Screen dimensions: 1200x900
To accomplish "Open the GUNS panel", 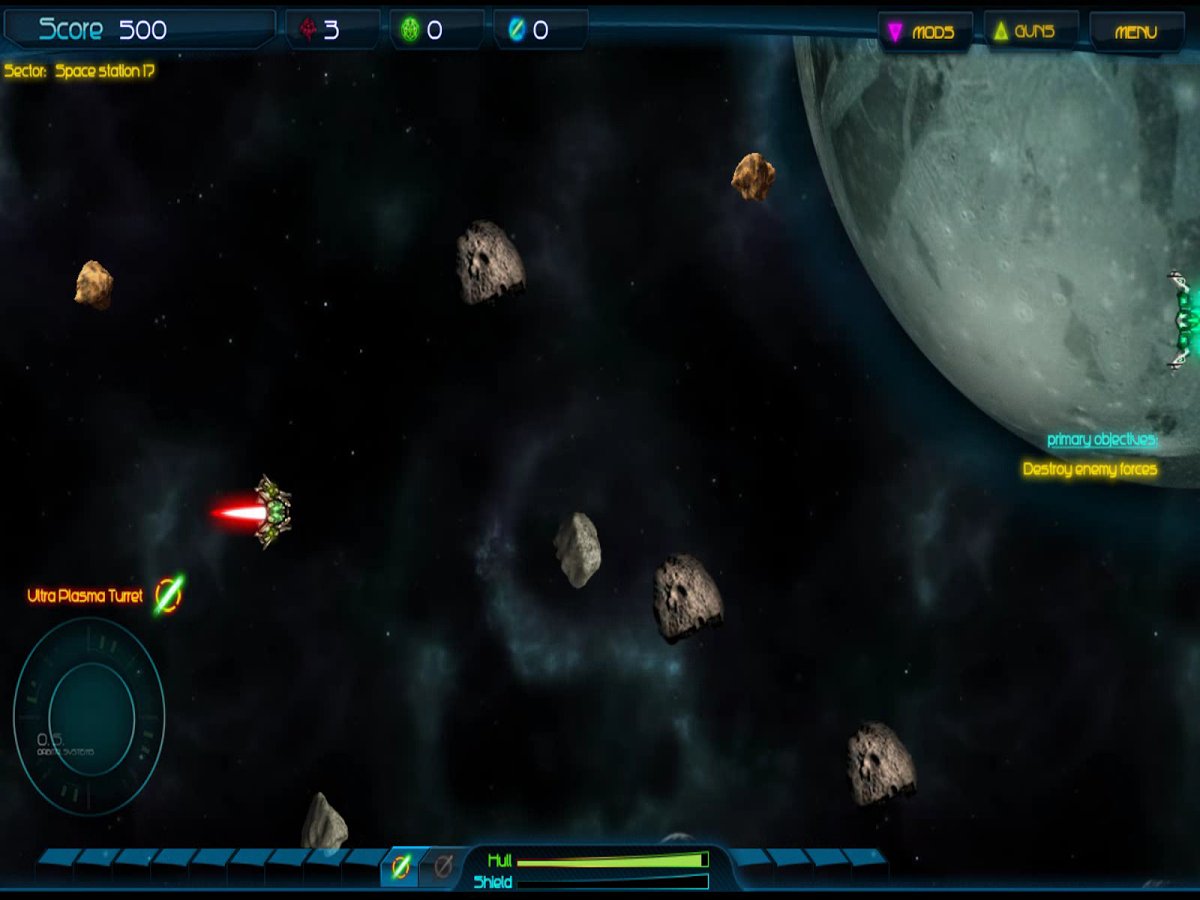I will 1031,32.
